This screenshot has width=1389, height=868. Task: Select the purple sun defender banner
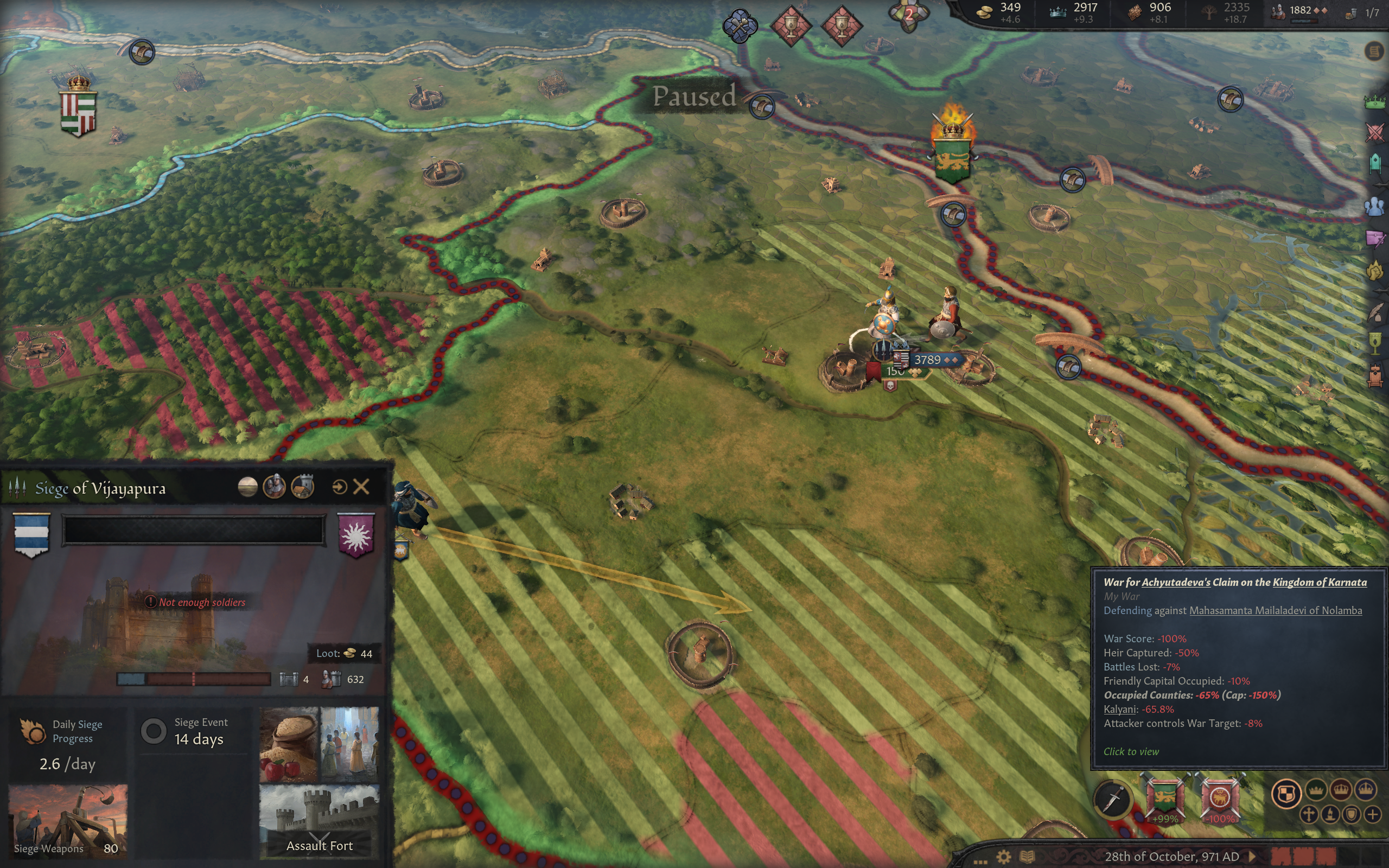356,534
